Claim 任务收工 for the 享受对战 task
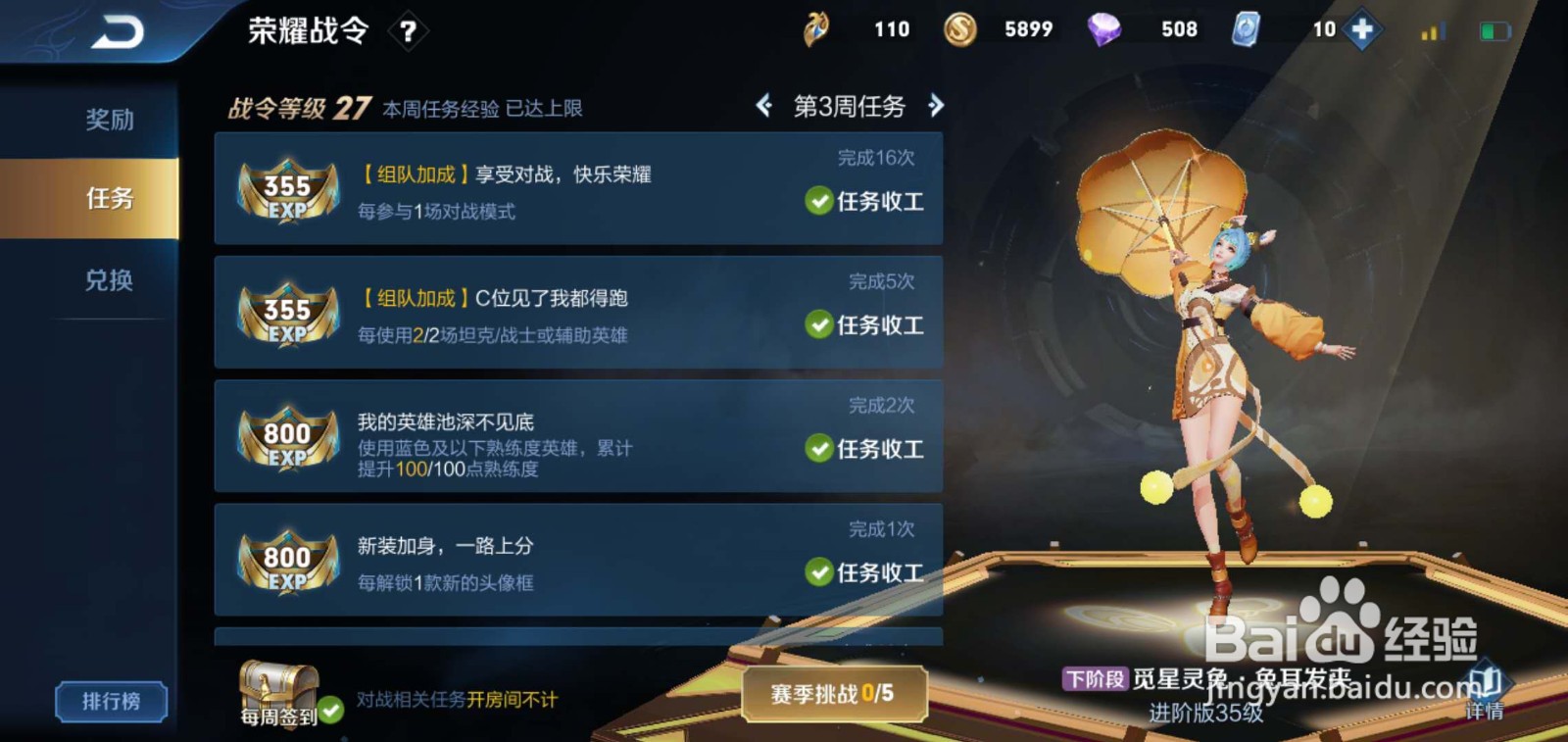The width and height of the screenshot is (1568, 742). pyautogui.click(x=863, y=202)
